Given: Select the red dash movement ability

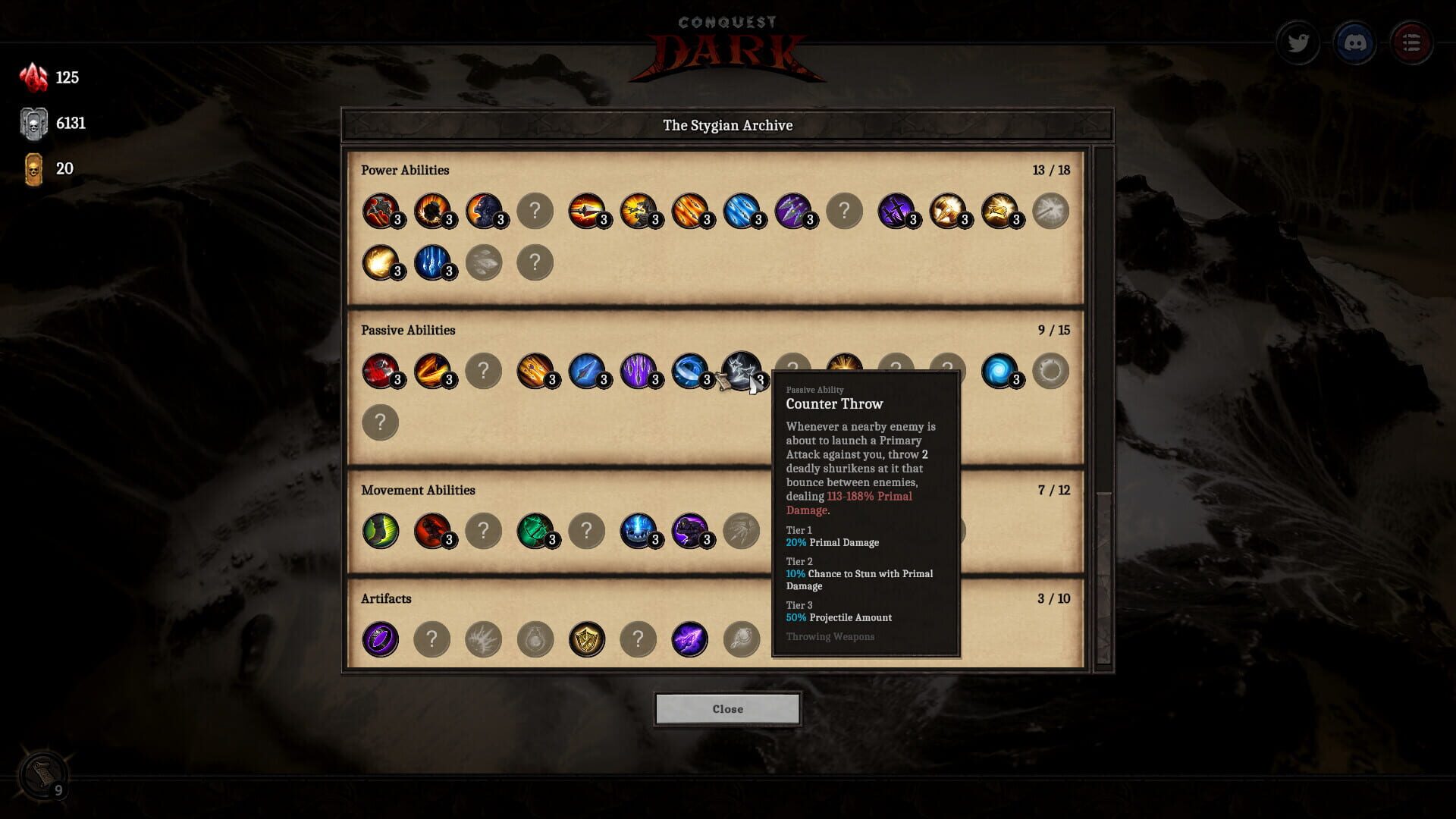Looking at the screenshot, I should click(432, 531).
